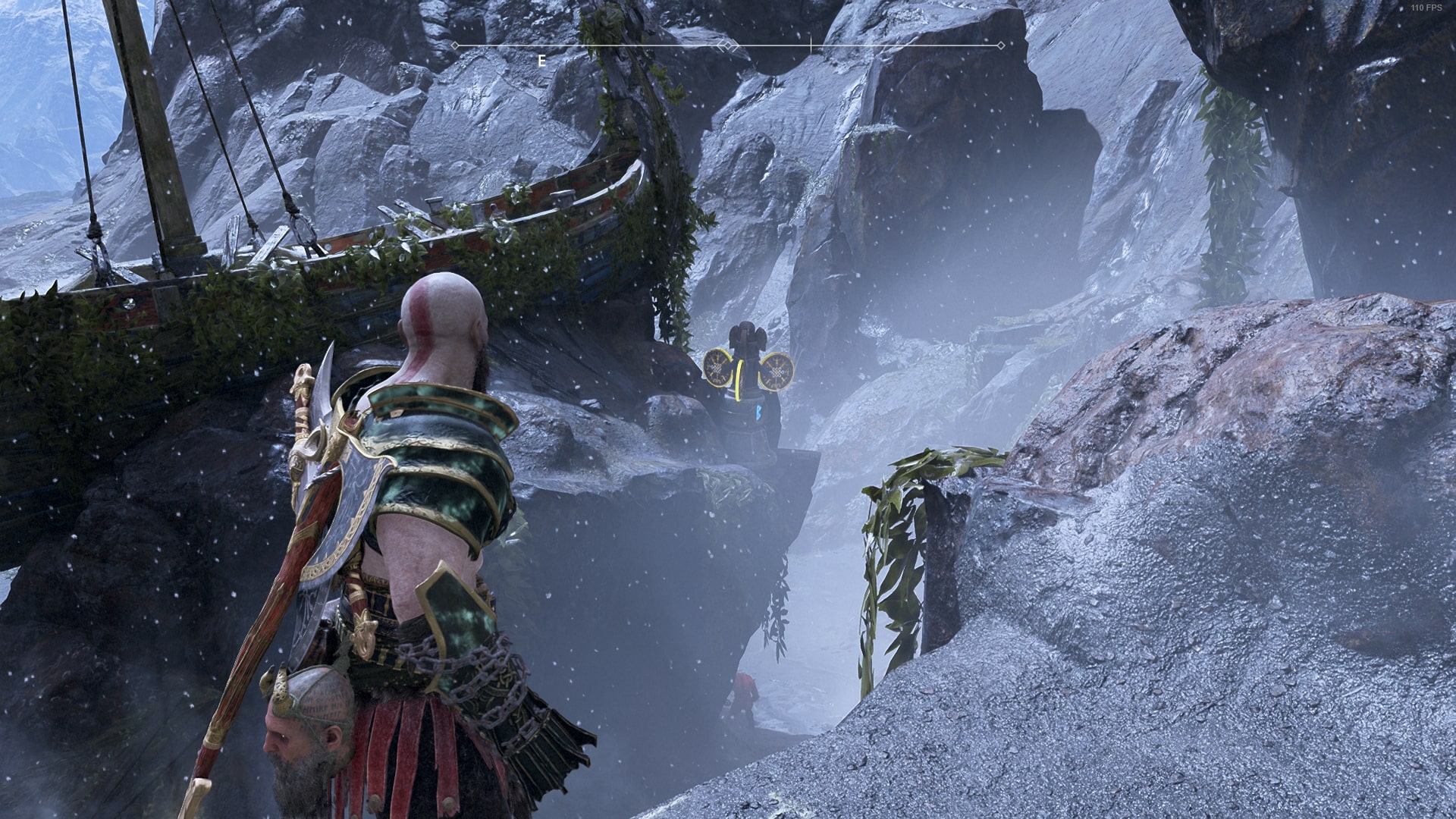Click the E direction letter on the compass

(541, 59)
